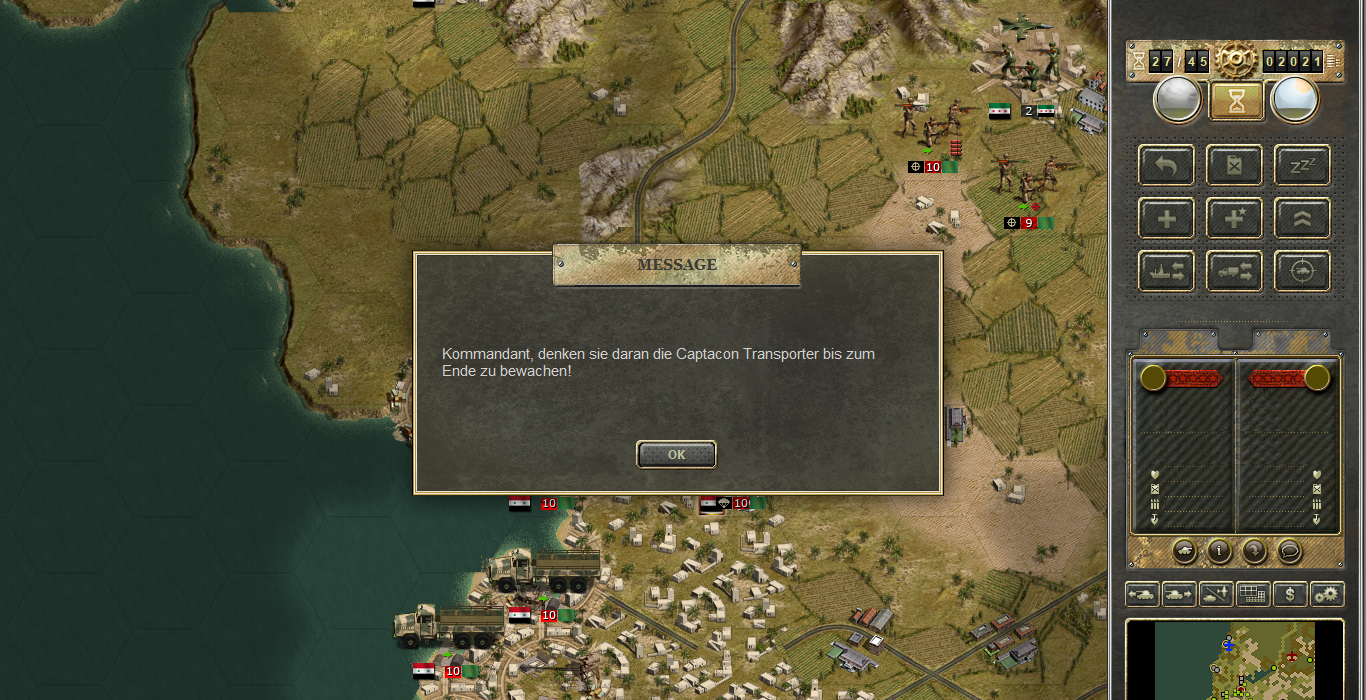Image resolution: width=1366 pixels, height=700 pixels.
Task: Open the purchase screen with the dollar button
Action: [1290, 594]
